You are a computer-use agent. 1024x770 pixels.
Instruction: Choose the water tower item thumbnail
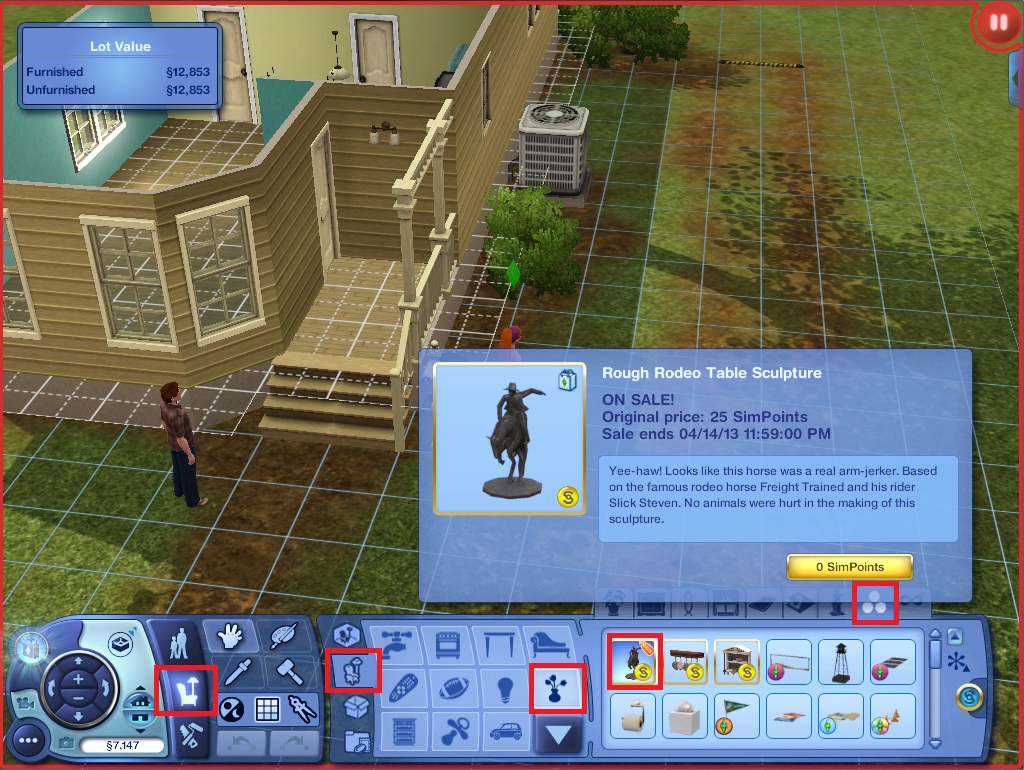841,661
